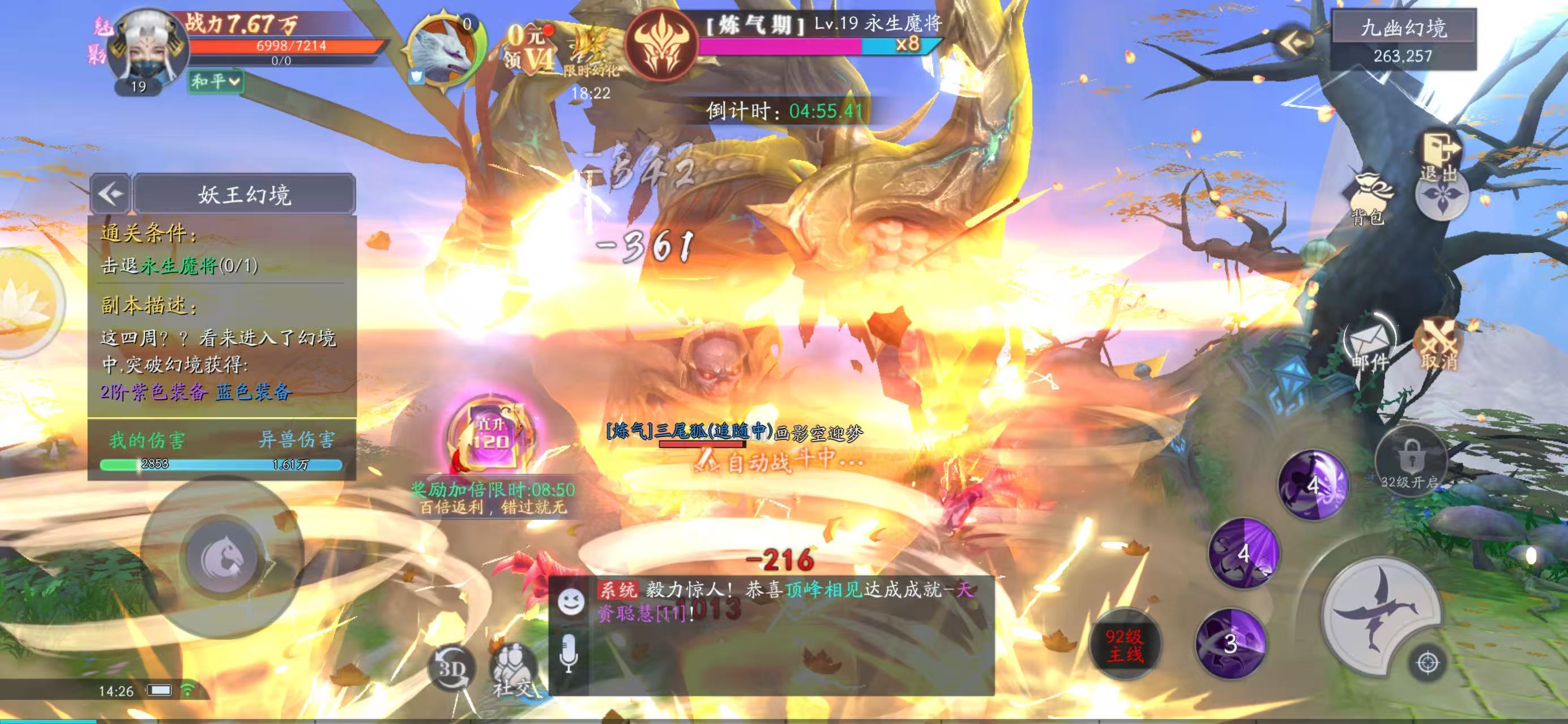1568x724 pixels.
Task: Open the chat emoji button
Action: (571, 602)
